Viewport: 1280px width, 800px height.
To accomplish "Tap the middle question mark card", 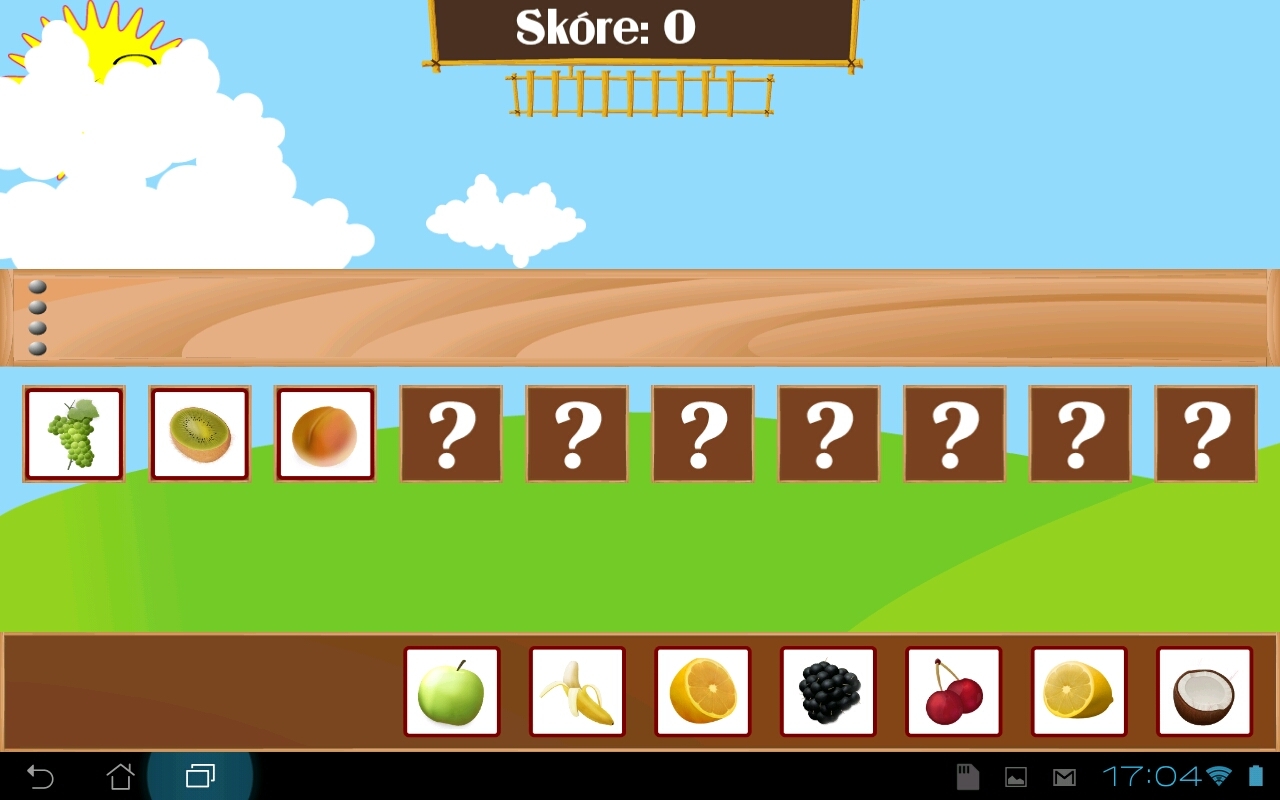I will point(829,433).
